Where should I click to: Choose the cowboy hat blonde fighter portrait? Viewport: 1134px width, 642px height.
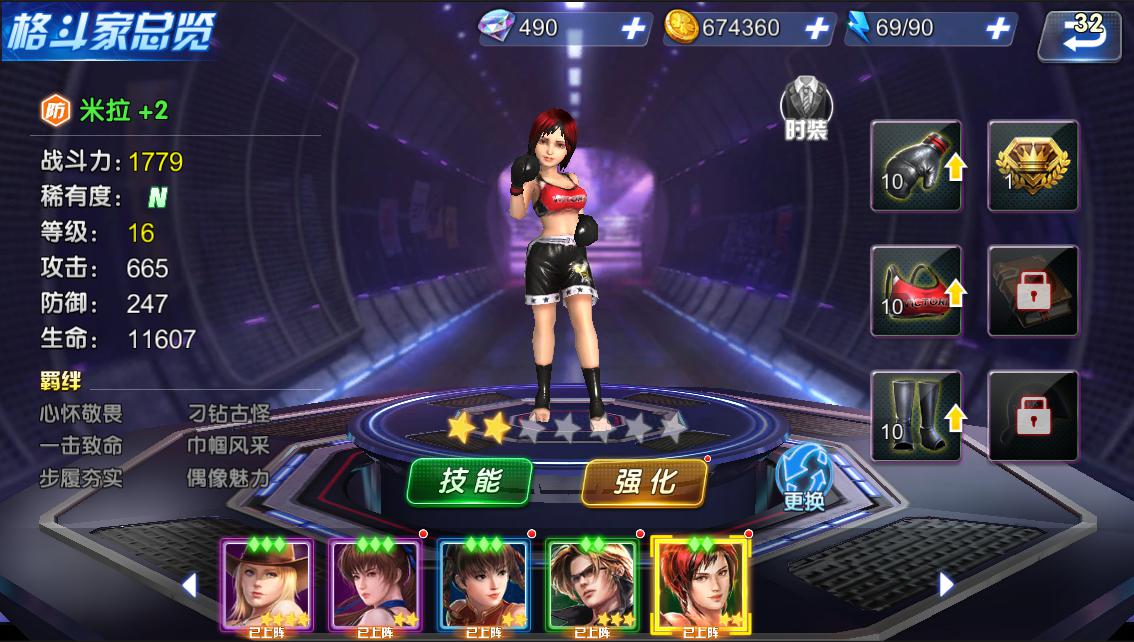pyautogui.click(x=267, y=586)
